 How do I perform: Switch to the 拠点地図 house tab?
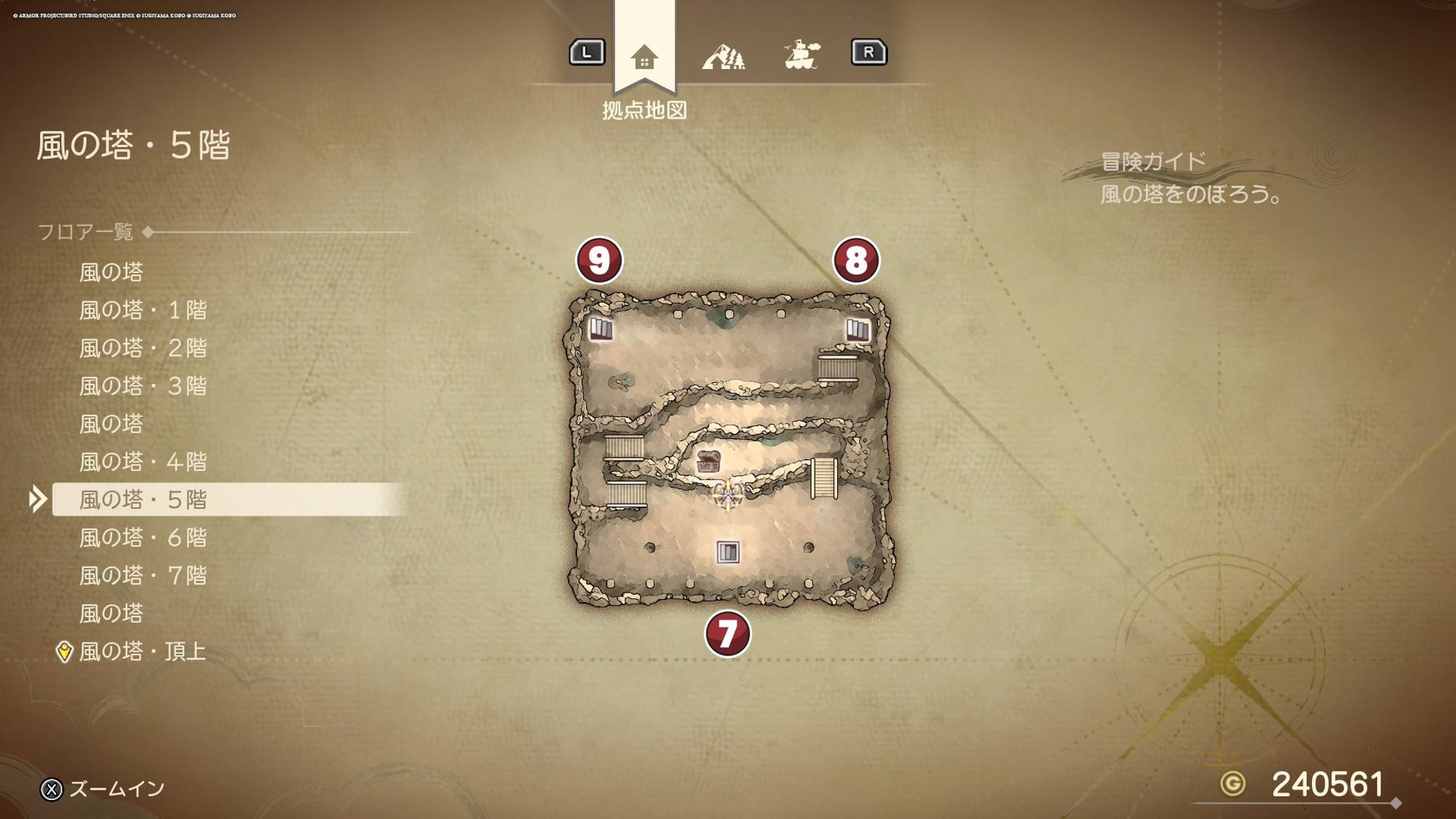click(x=644, y=57)
